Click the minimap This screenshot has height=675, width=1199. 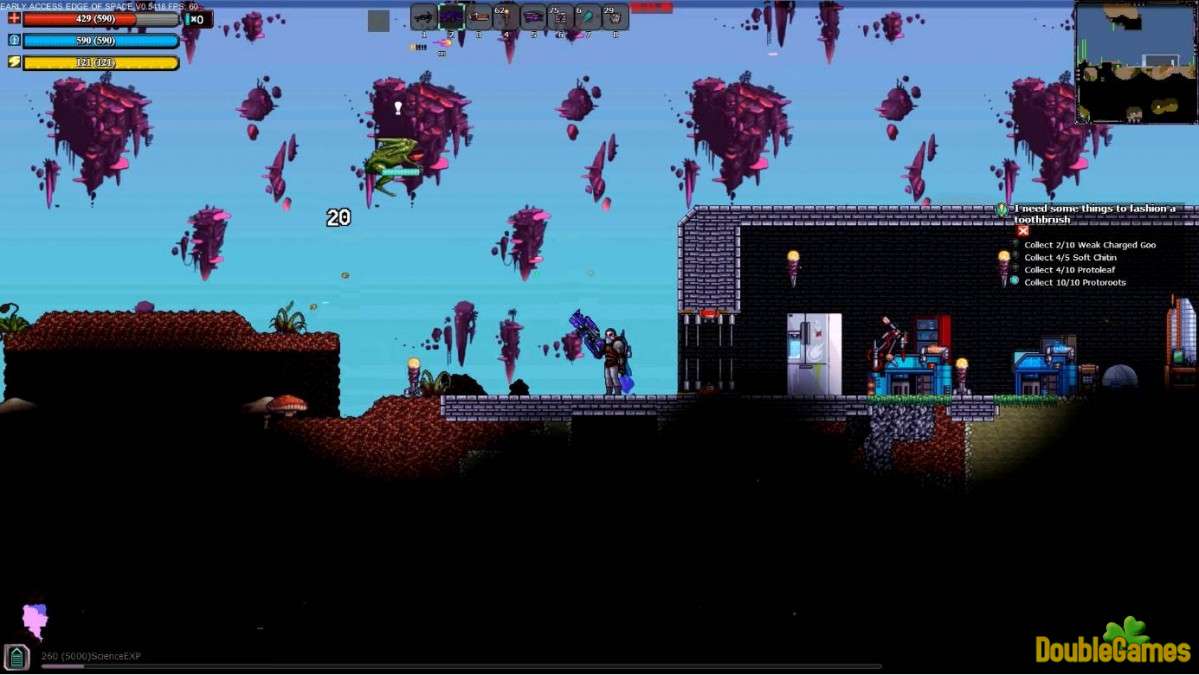1135,62
